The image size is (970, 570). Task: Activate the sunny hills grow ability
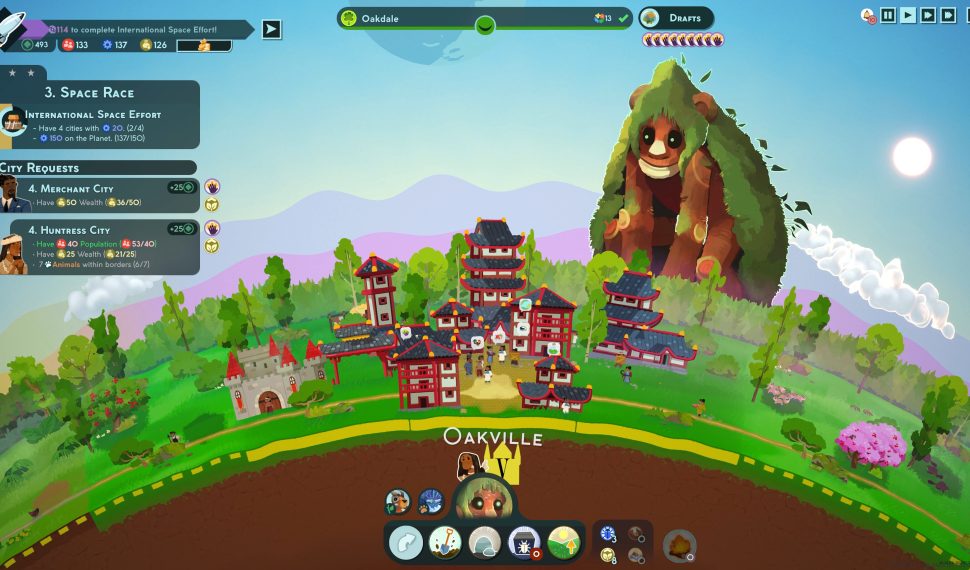[565, 543]
